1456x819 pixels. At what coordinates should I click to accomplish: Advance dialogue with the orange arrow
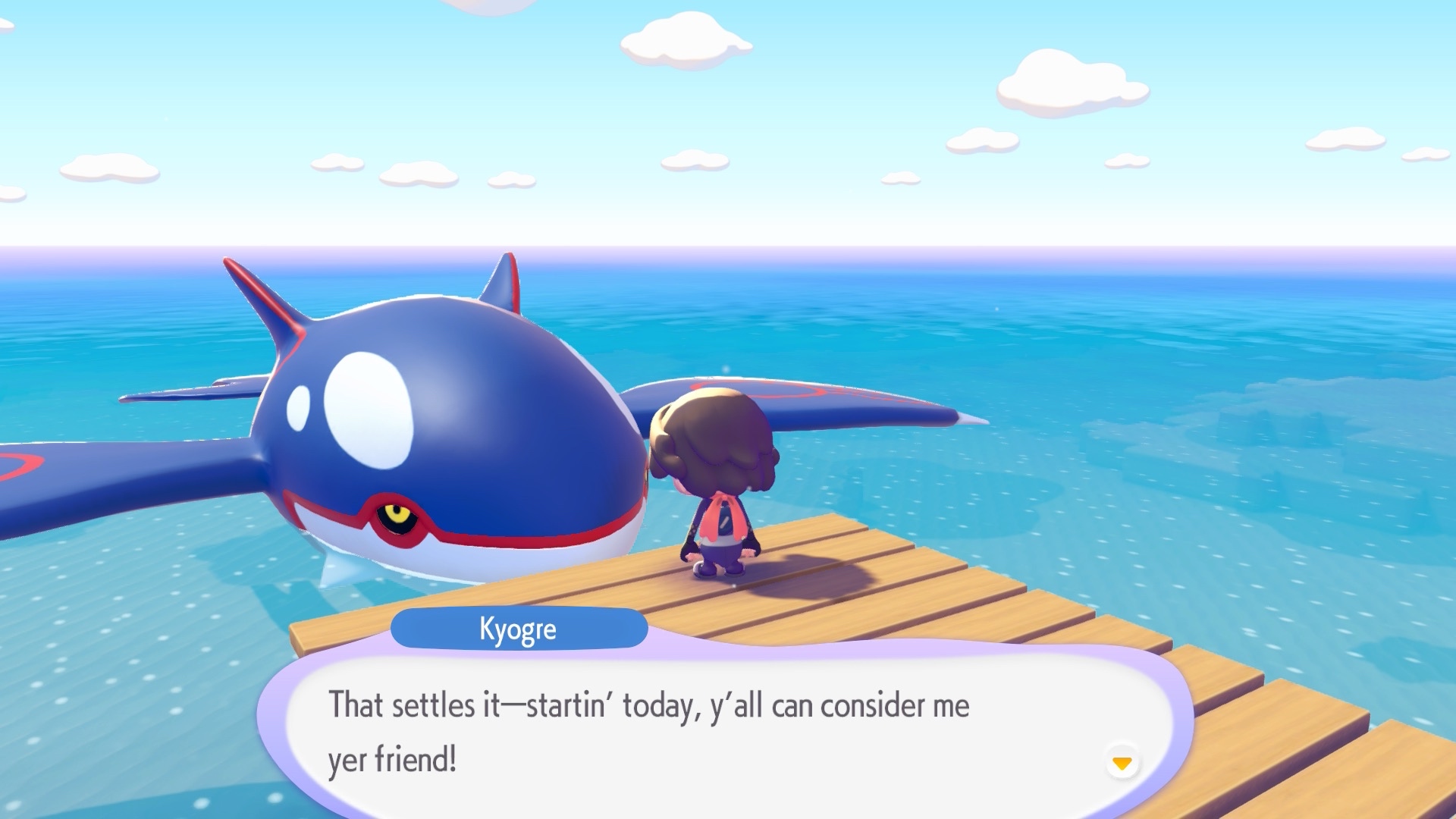(x=1122, y=762)
